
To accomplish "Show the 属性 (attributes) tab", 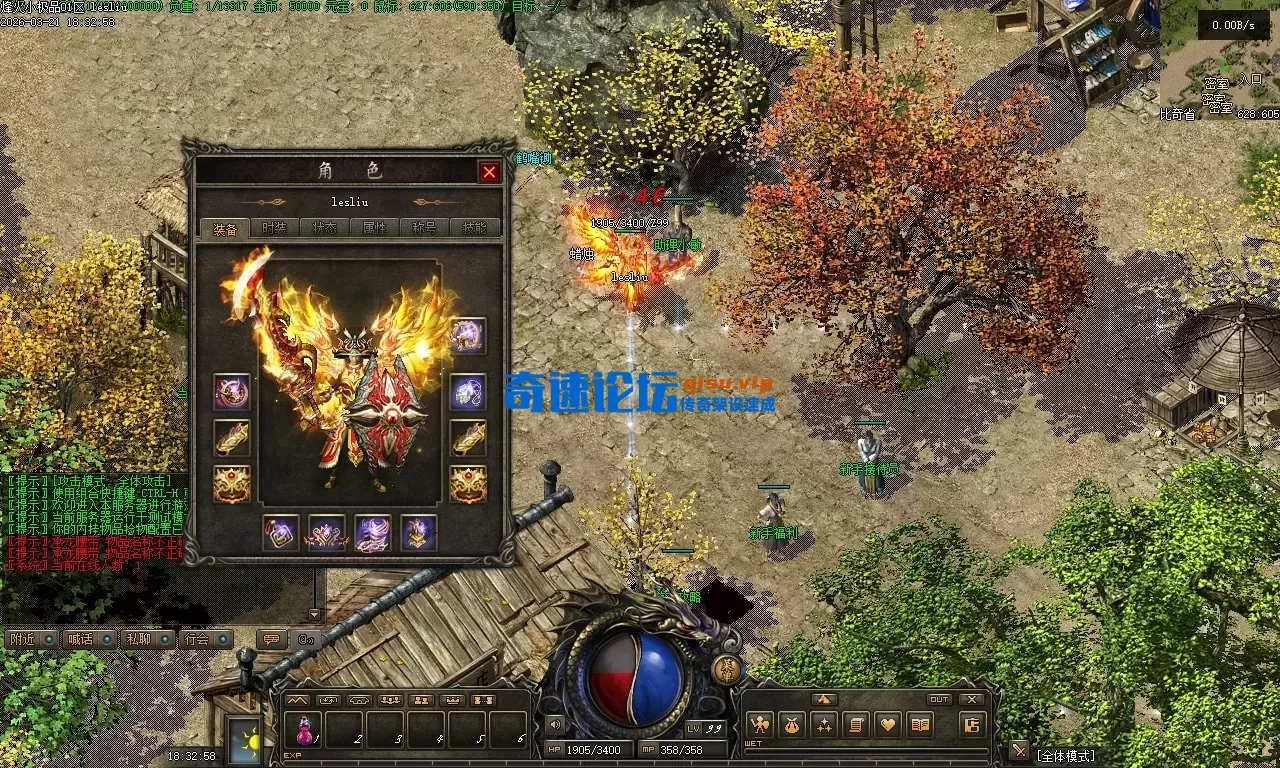I will pos(374,228).
